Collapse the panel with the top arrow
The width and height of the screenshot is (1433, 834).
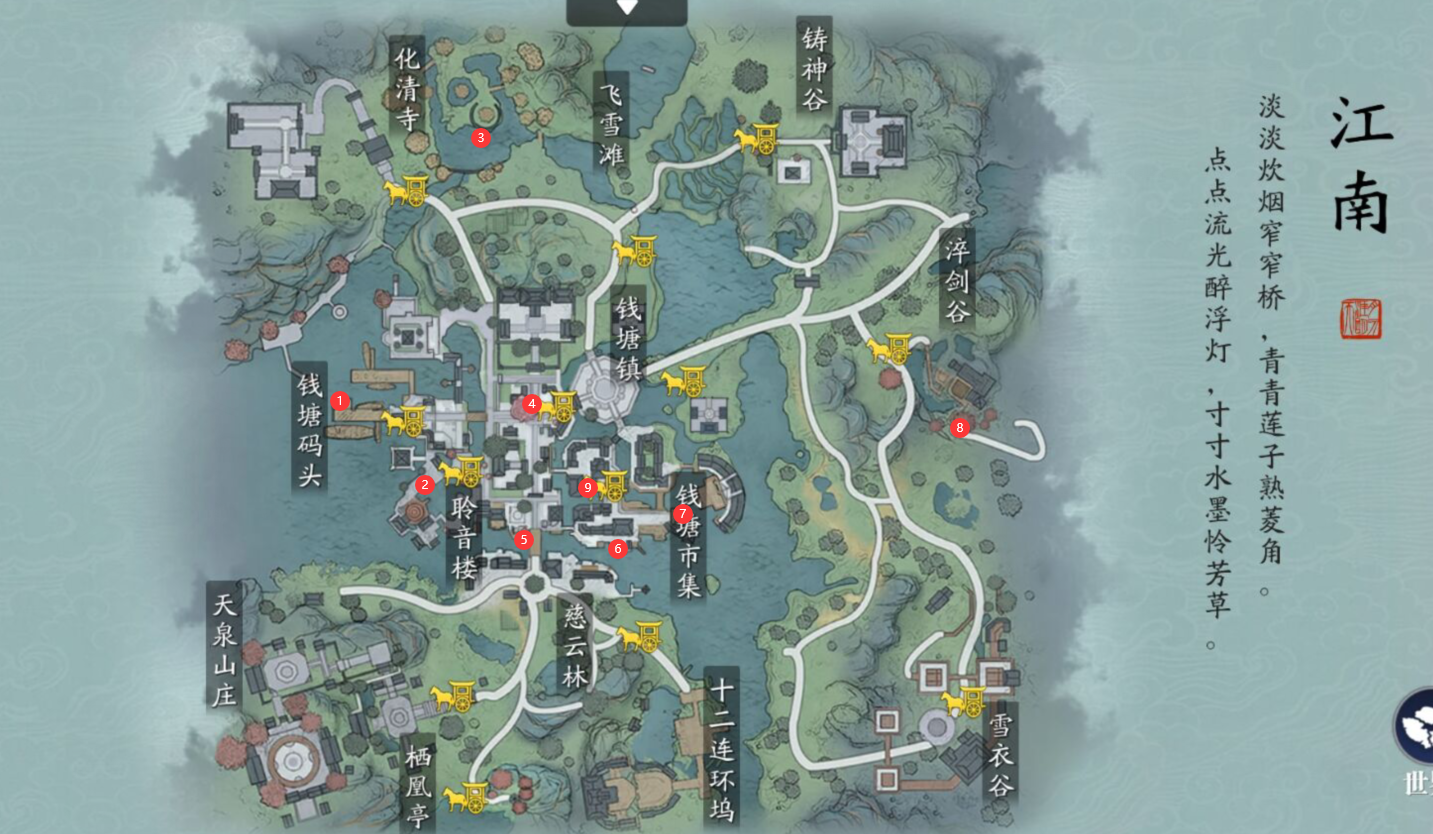tap(628, 7)
